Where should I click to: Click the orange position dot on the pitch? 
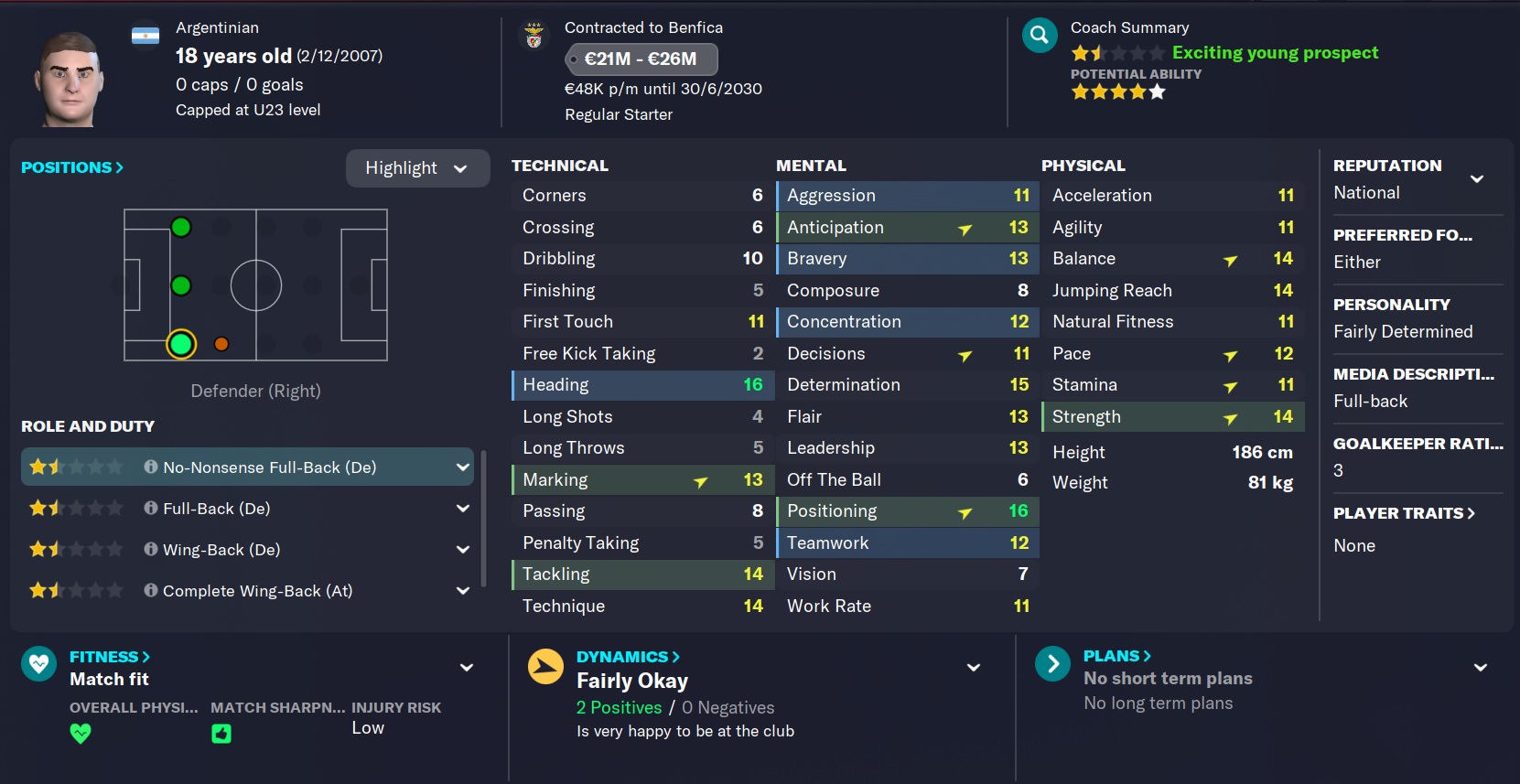click(x=221, y=344)
